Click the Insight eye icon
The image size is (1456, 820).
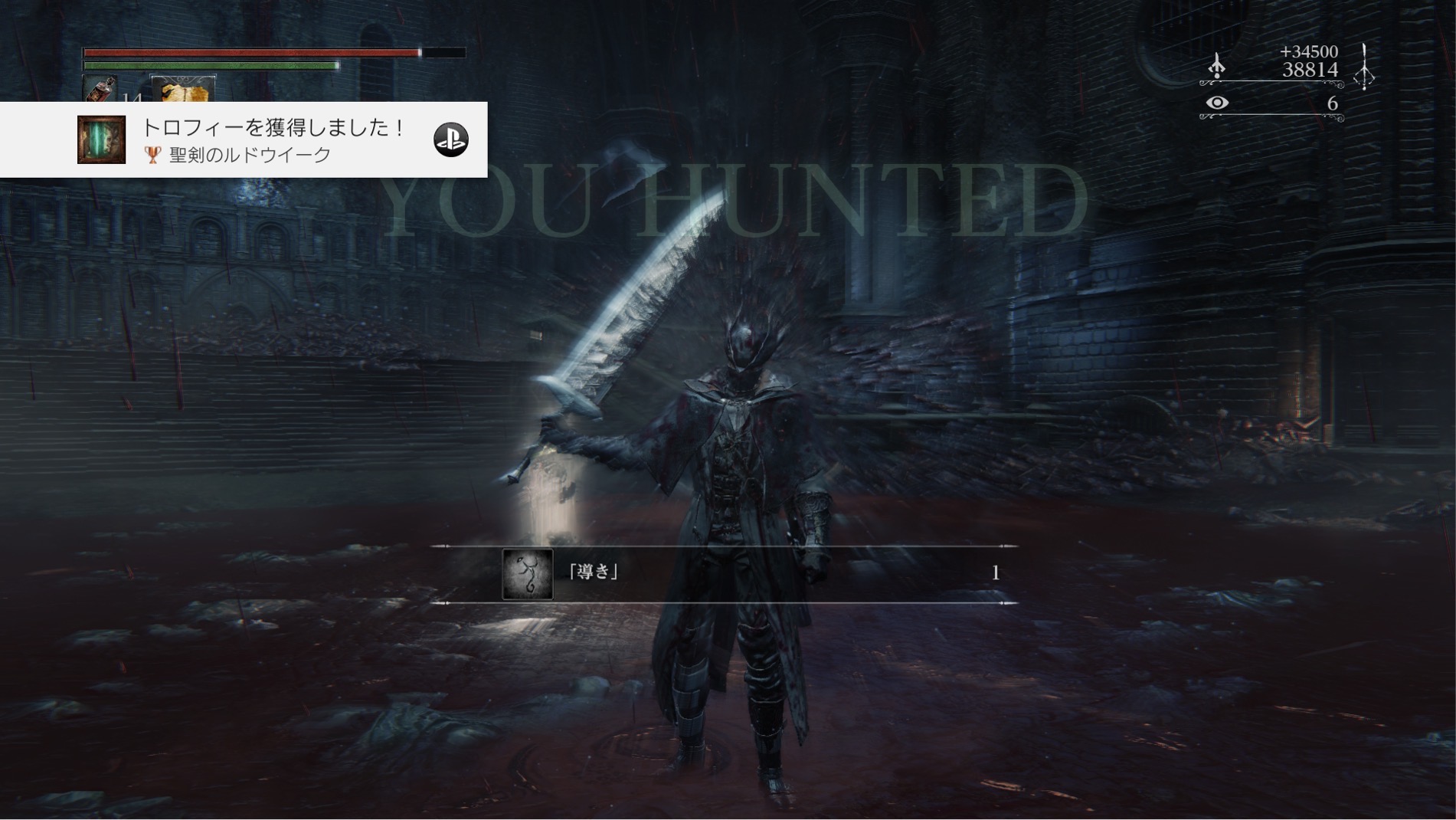[x=1217, y=103]
